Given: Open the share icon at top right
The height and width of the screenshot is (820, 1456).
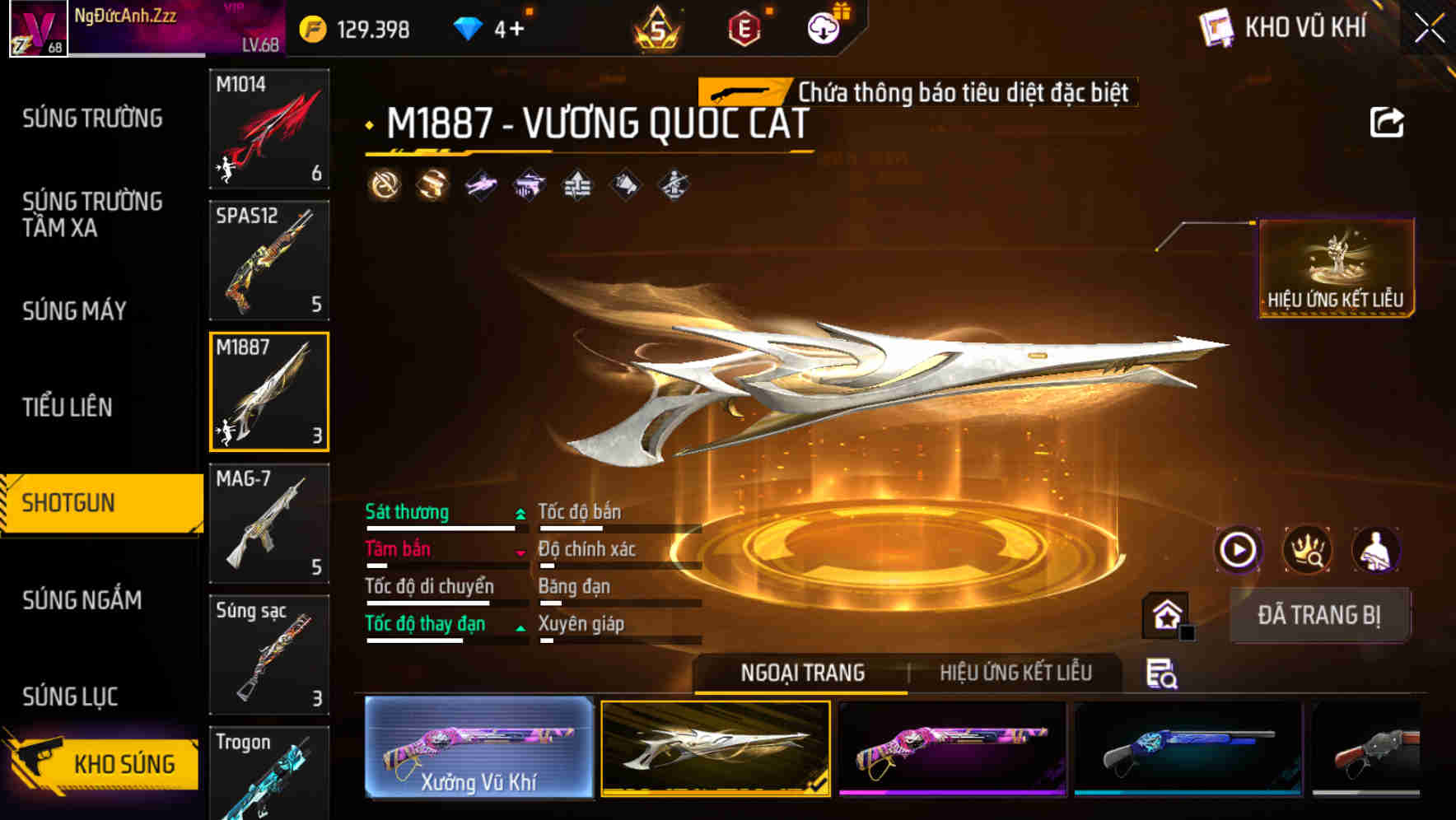Looking at the screenshot, I should [x=1388, y=122].
